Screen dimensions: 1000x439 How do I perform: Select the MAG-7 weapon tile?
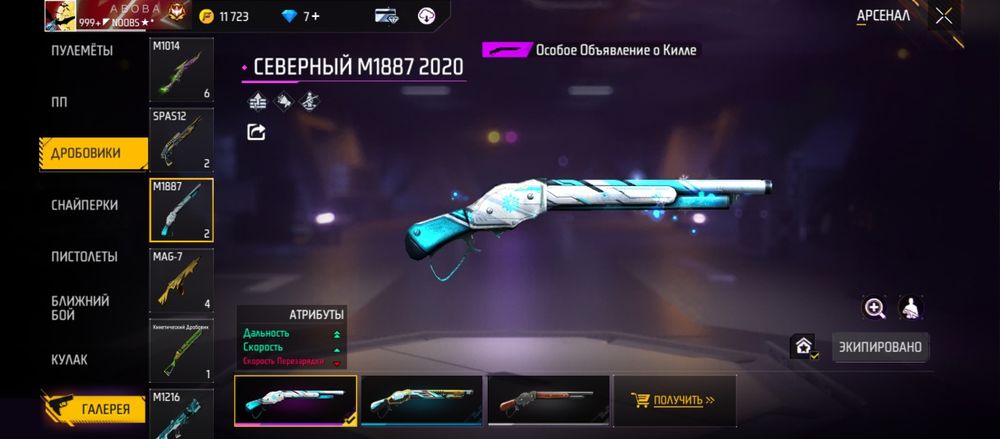click(x=181, y=279)
